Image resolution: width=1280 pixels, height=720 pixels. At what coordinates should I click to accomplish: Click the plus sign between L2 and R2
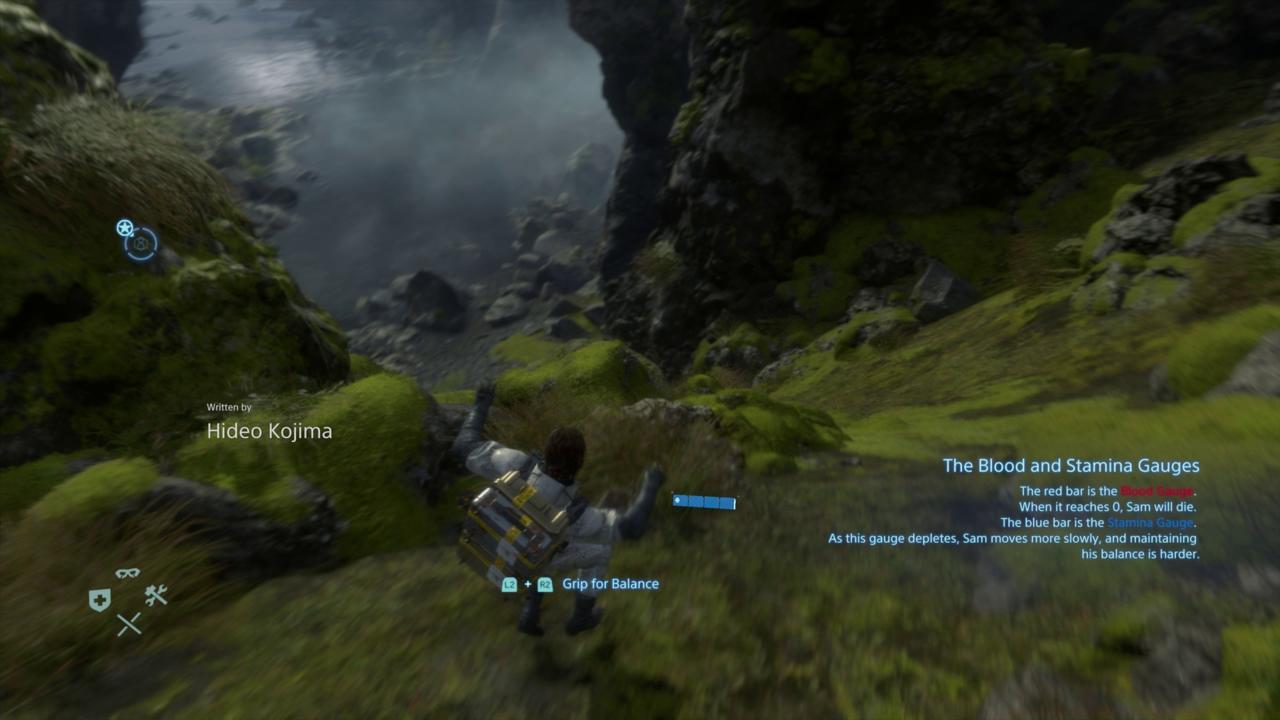527,584
